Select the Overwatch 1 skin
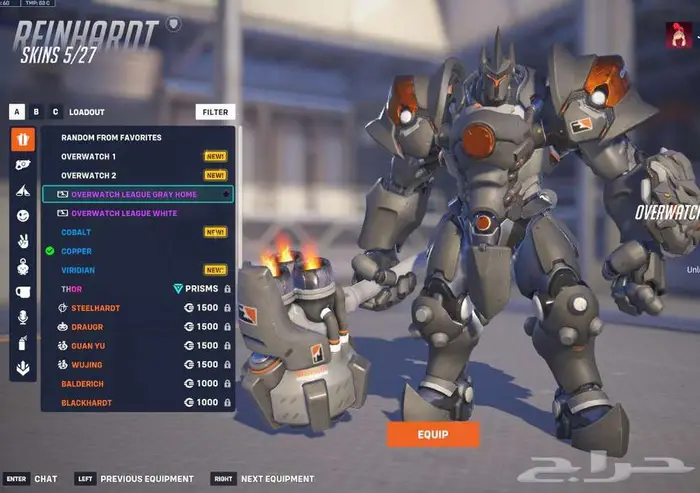The image size is (700, 493). pos(88,156)
